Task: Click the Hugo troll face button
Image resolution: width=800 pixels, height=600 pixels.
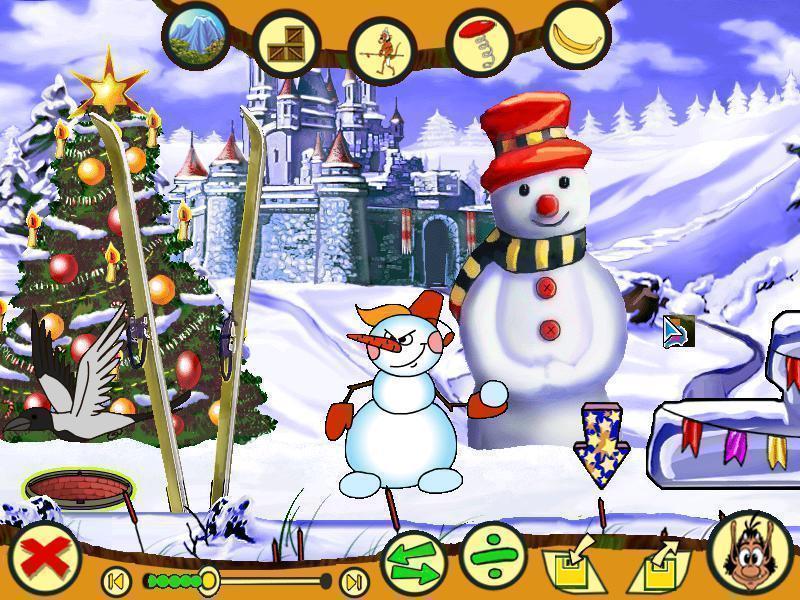Action: click(x=750, y=554)
